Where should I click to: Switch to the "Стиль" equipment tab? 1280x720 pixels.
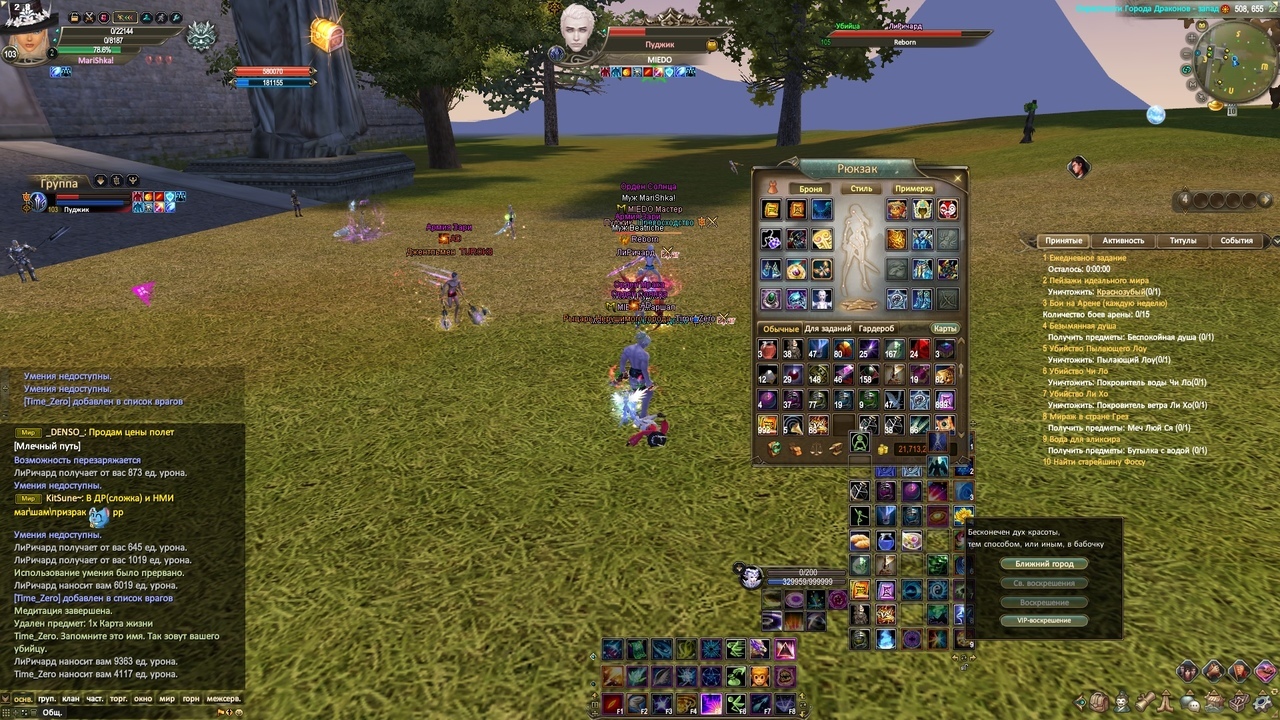point(861,189)
